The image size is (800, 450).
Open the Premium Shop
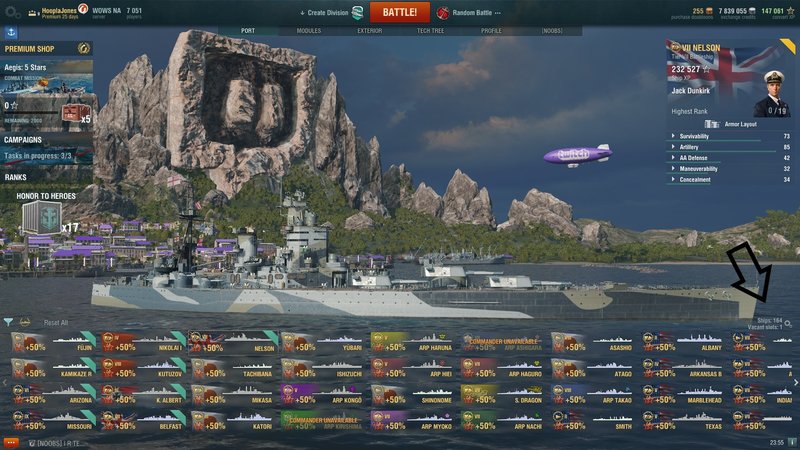pyautogui.click(x=40, y=49)
